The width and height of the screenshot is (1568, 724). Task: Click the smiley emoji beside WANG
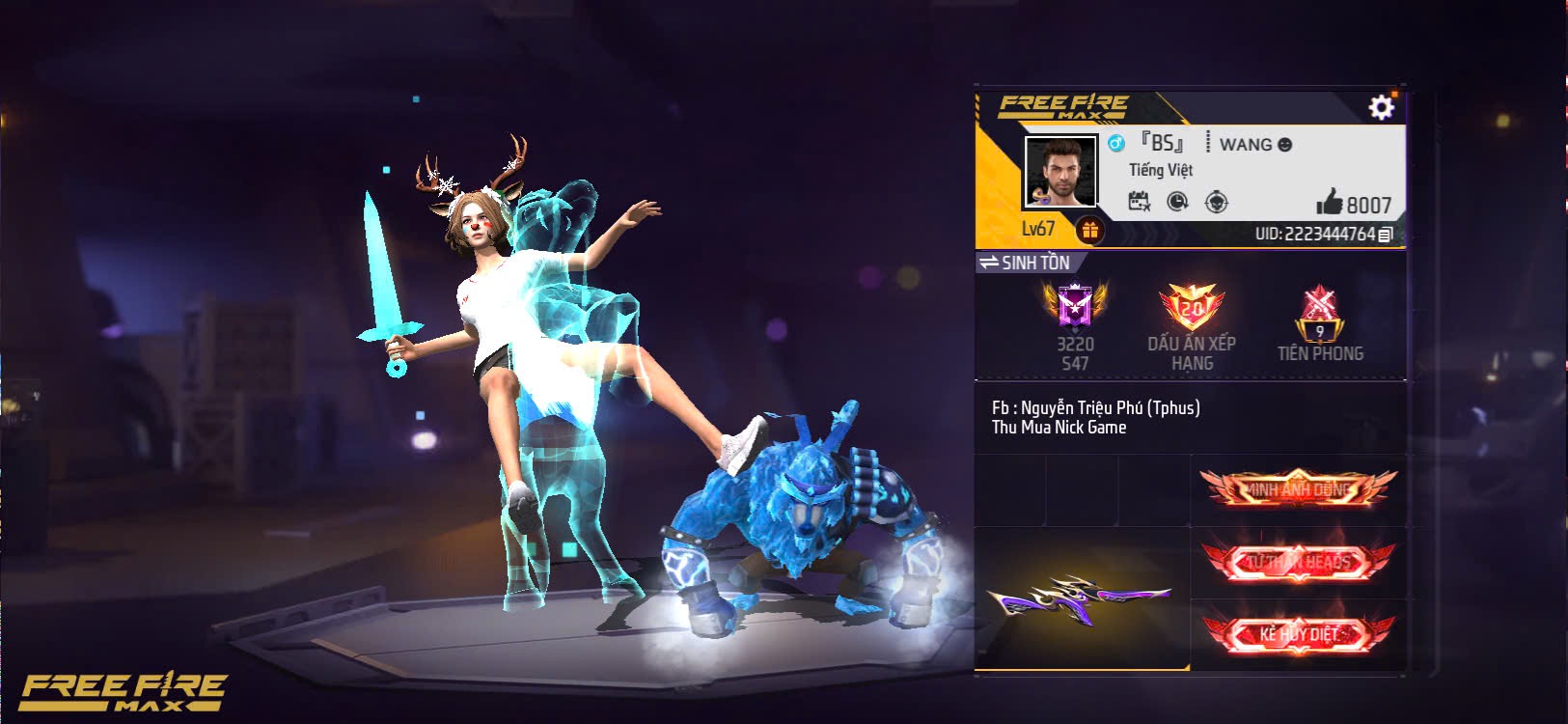pos(1283,144)
